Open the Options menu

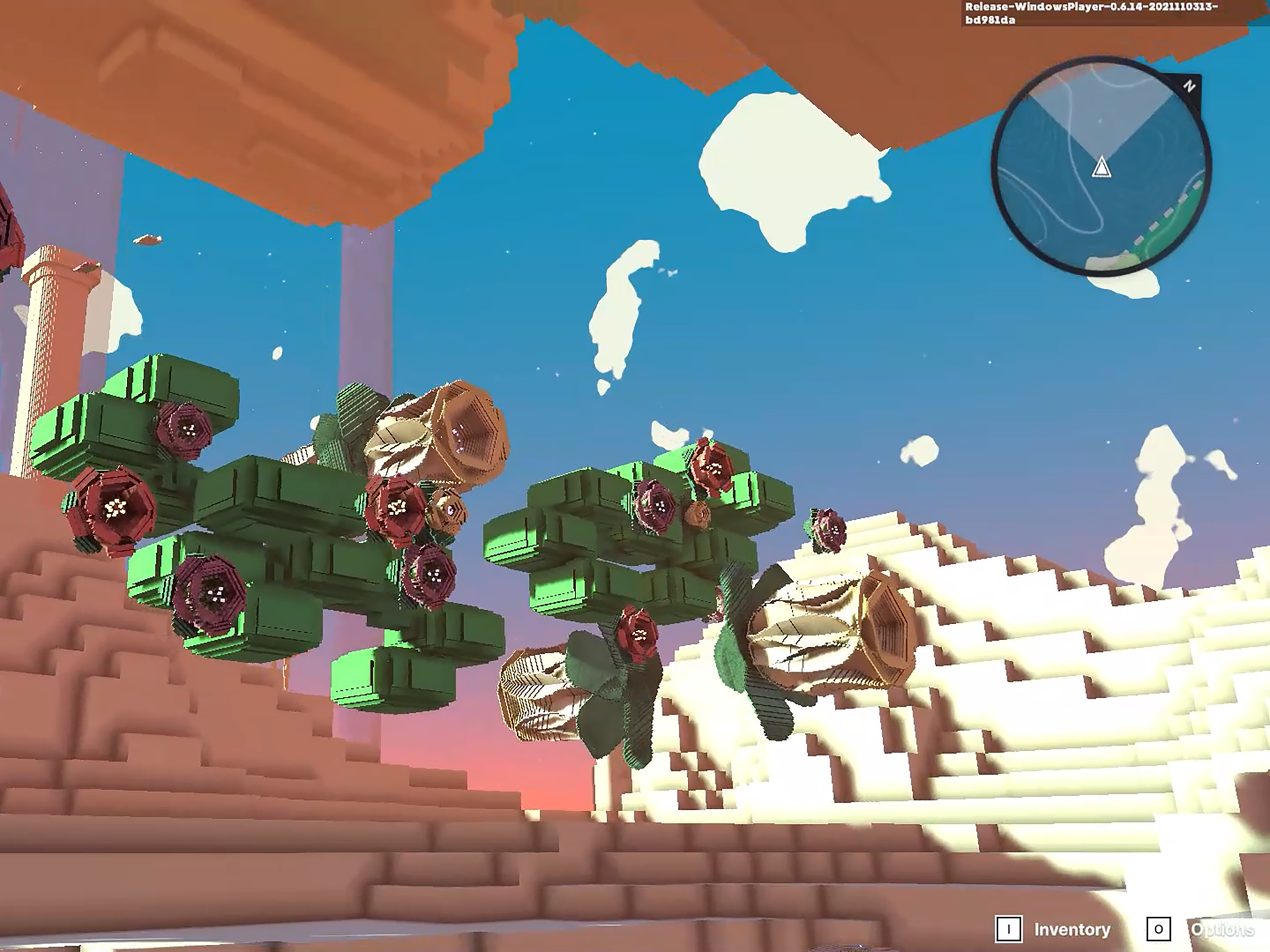pos(1221,930)
